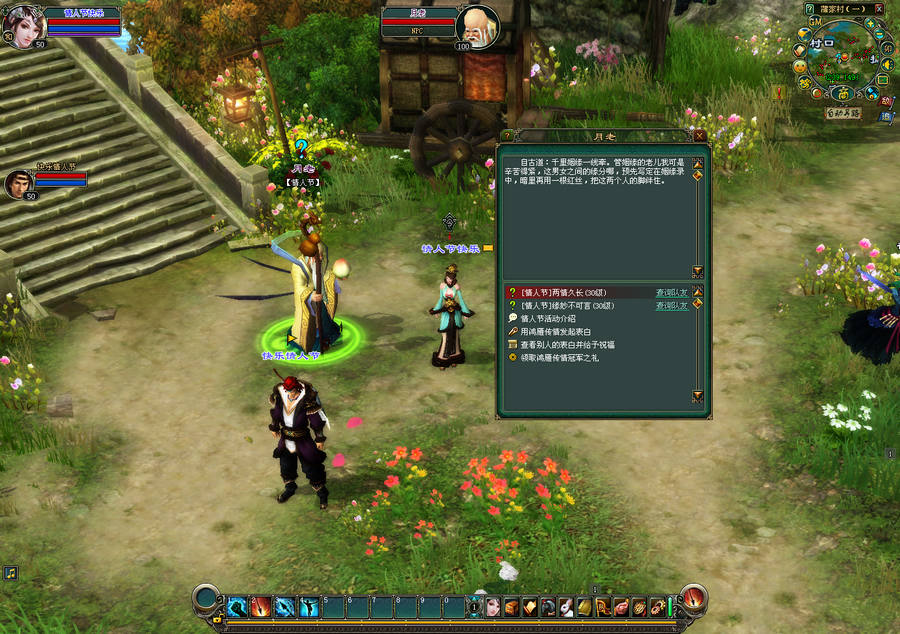This screenshot has height=634, width=900.
Task: Claim 领取鸿雁传情冠军之礼 reward option
Action: pos(562,357)
